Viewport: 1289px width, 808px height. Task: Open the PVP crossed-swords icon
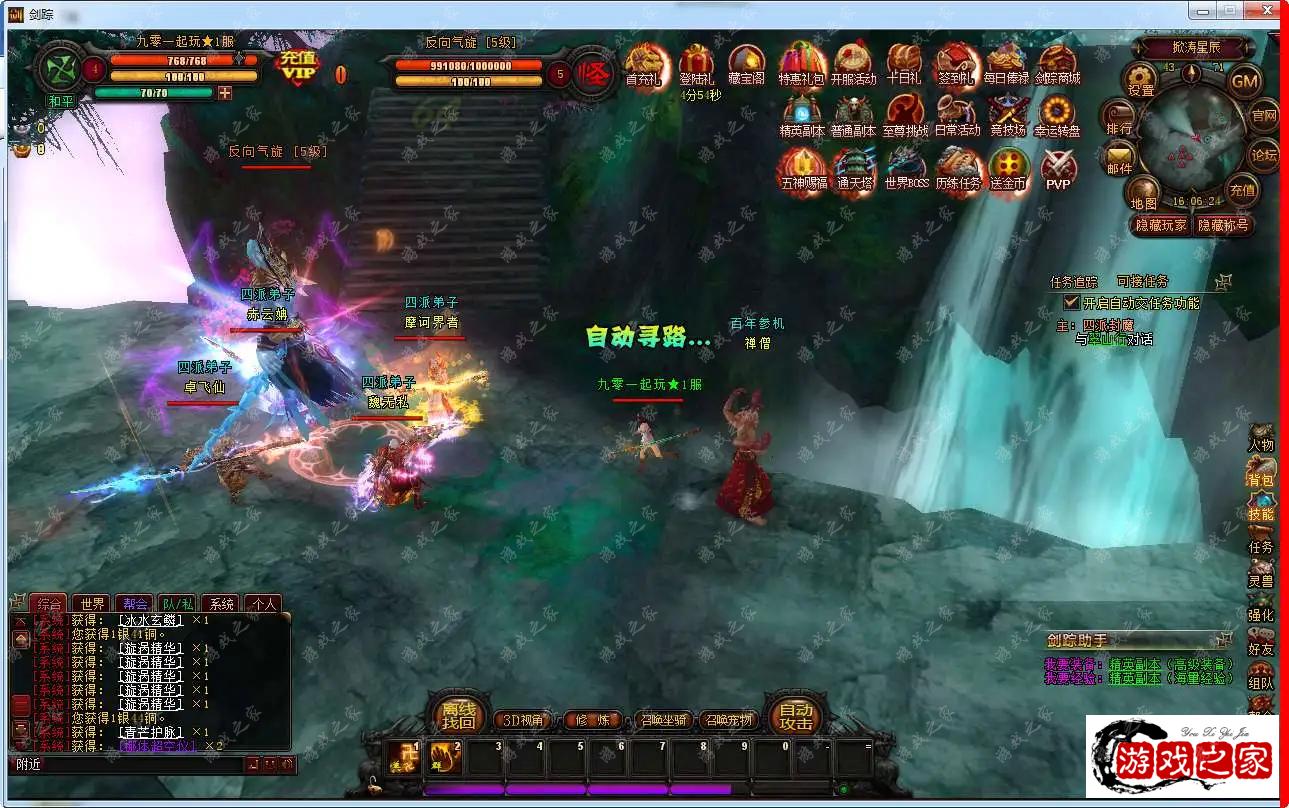coord(1058,168)
